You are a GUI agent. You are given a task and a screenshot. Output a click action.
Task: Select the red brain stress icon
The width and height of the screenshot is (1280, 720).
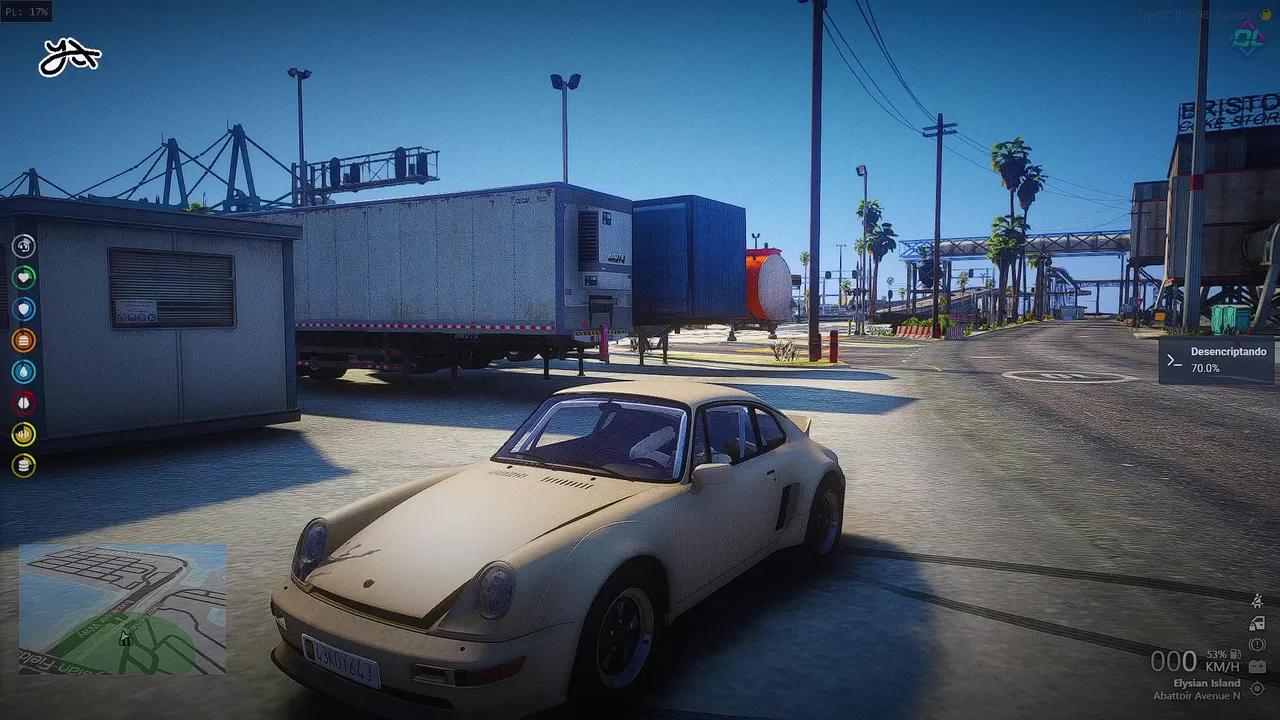pos(23,403)
